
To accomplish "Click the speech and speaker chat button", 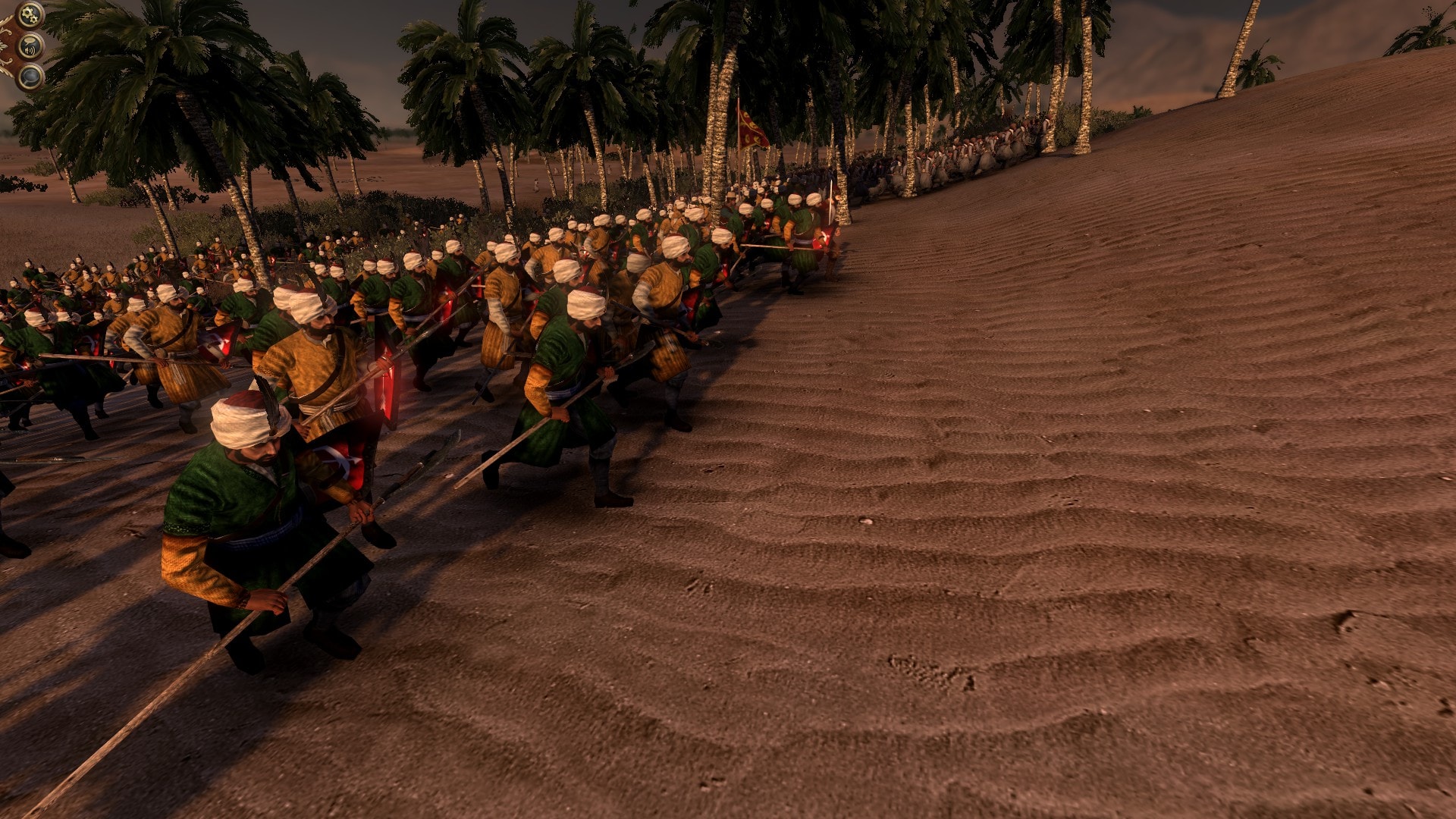I will tap(30, 46).
